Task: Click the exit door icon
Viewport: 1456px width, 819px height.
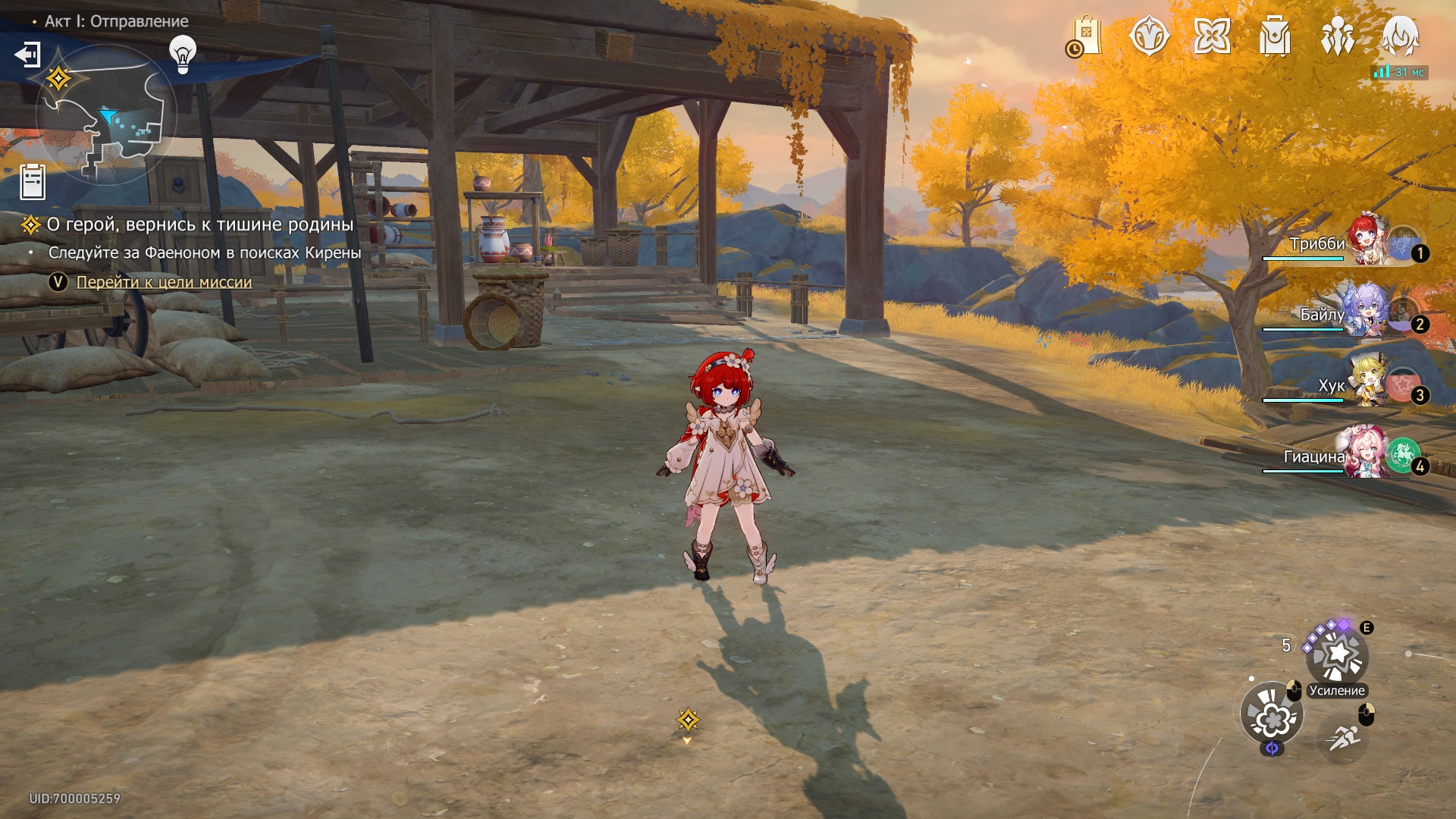Action: [x=28, y=55]
